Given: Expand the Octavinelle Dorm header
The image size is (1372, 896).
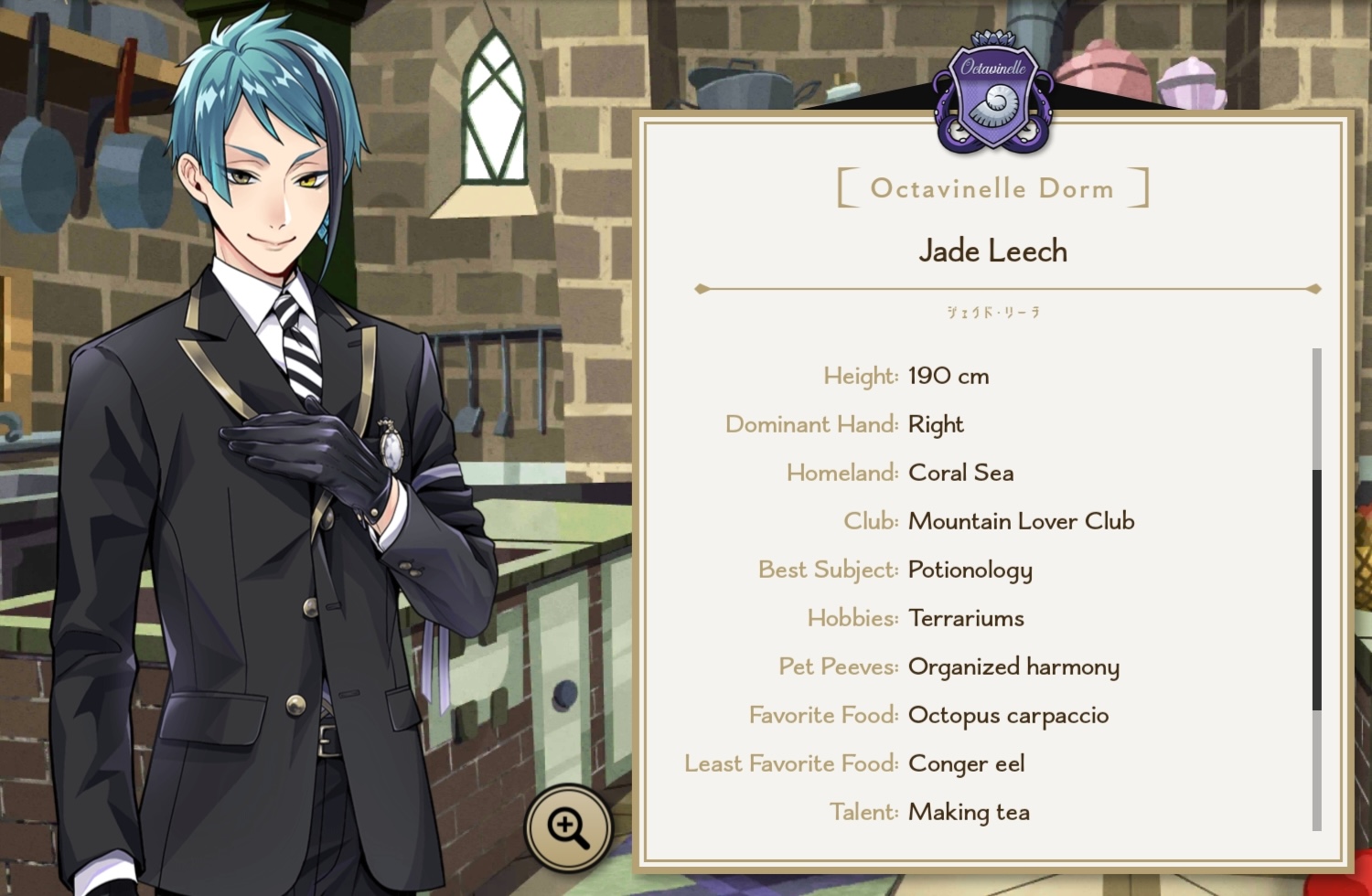Looking at the screenshot, I should 991,188.
